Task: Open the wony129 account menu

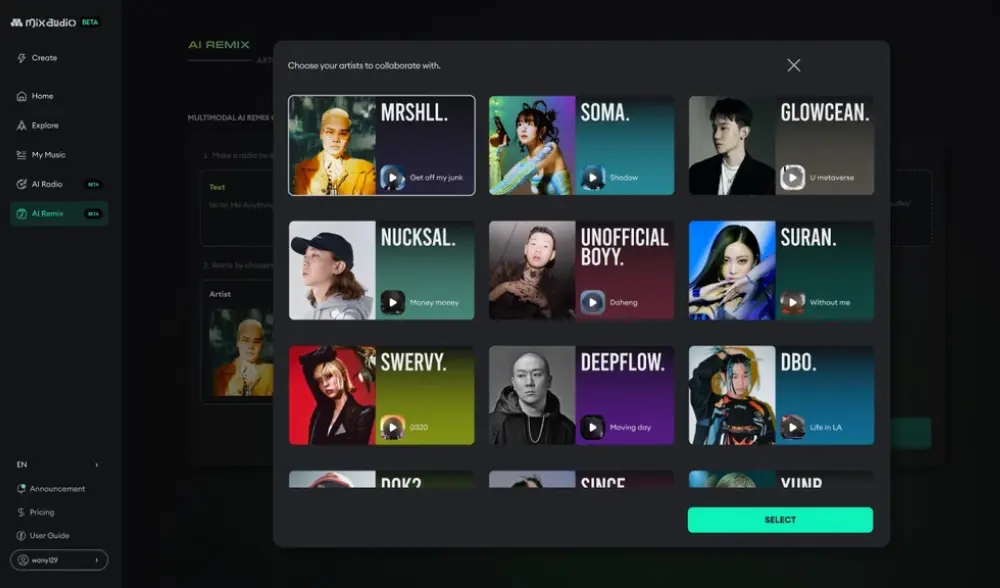Action: (59, 560)
